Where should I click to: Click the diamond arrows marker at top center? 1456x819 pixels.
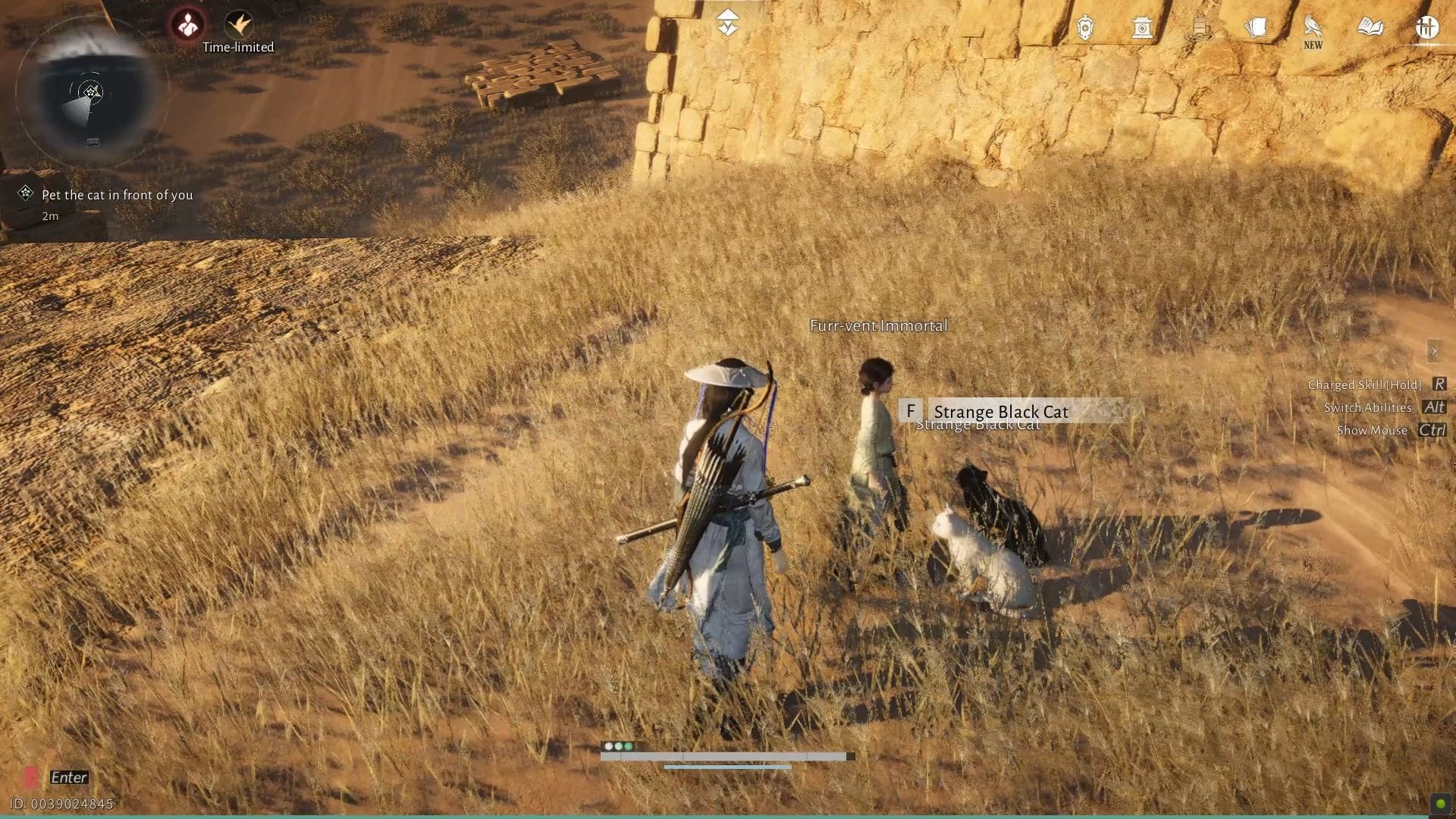[x=728, y=22]
